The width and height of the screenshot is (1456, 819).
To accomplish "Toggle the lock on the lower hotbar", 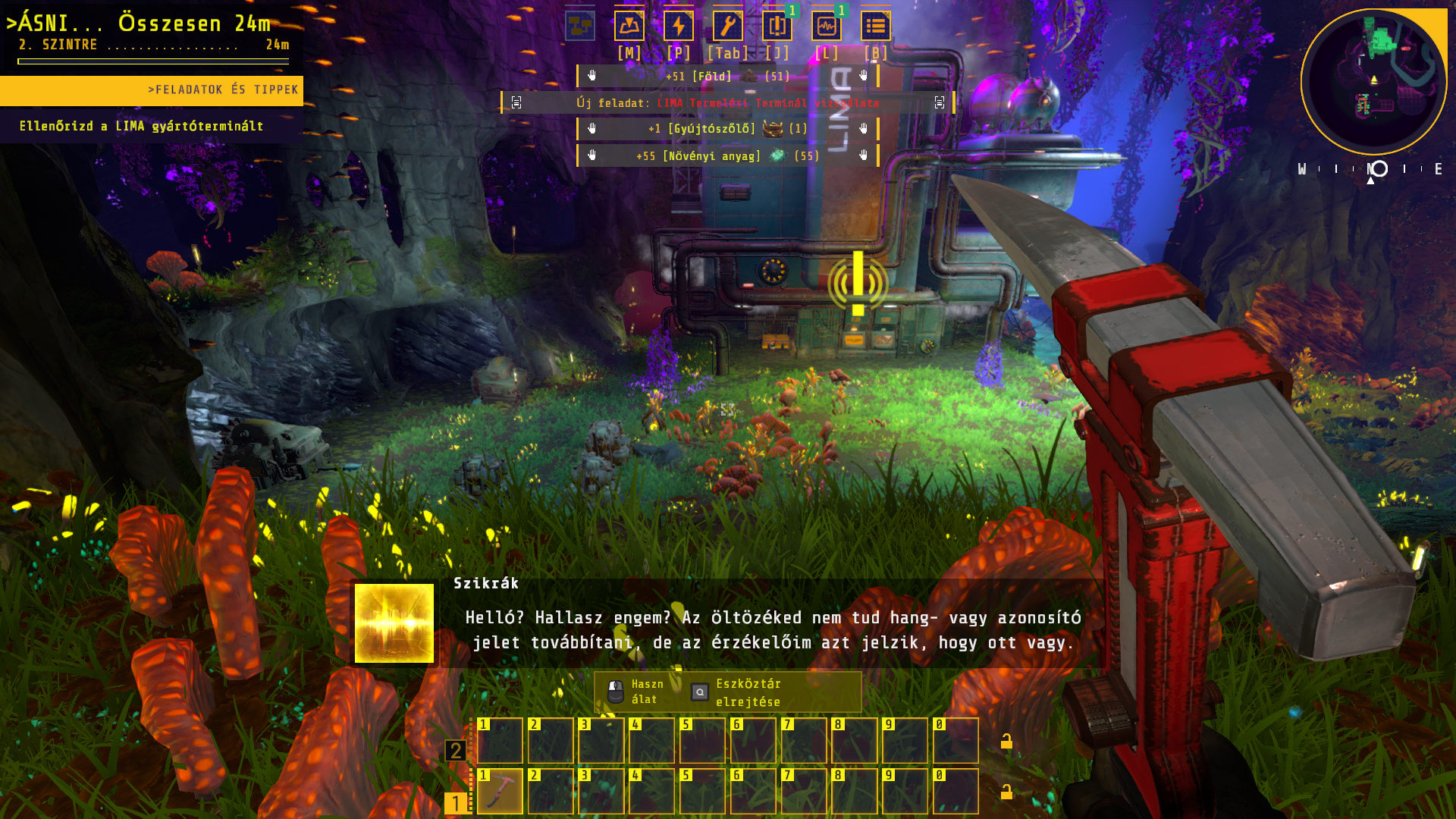I will tap(1006, 792).
